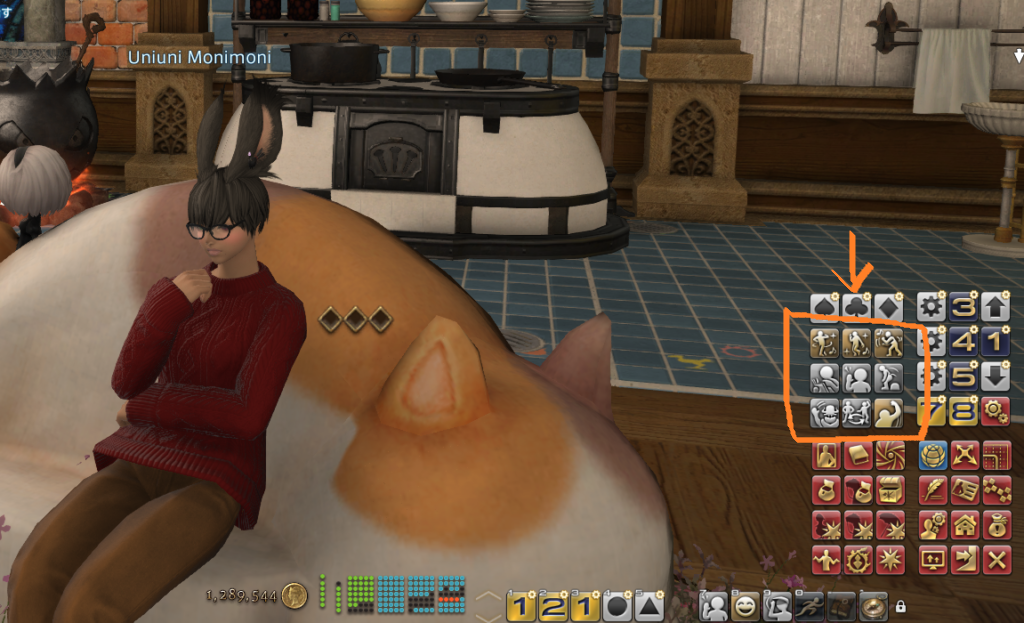Image resolution: width=1024 pixels, height=623 pixels.
Task: Open the red system configuration gears icon
Action: tap(995, 411)
